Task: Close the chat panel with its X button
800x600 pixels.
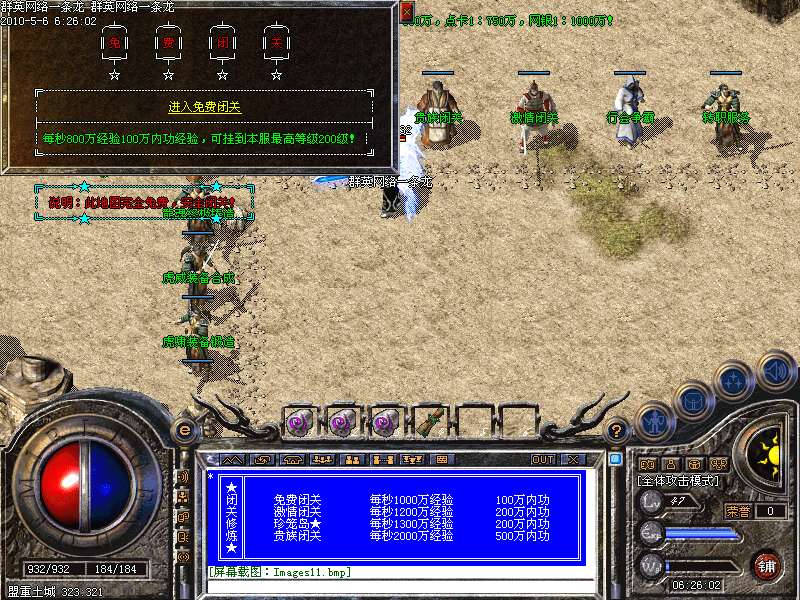Action: pyautogui.click(x=573, y=459)
